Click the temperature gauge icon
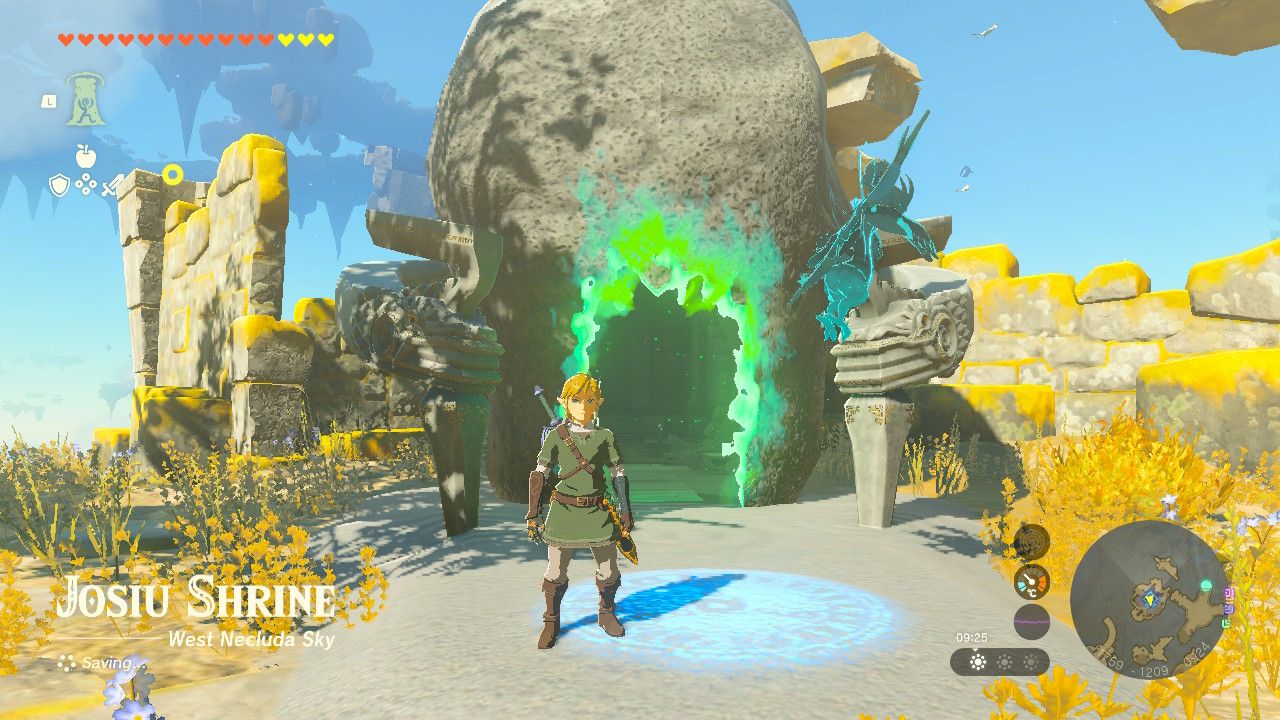This screenshot has height=720, width=1280. point(1032,582)
